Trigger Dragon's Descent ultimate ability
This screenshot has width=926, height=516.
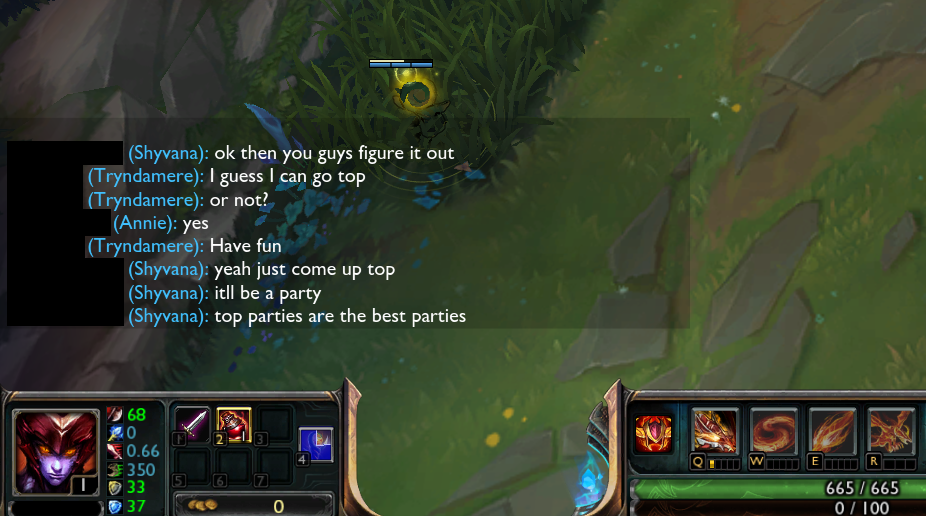[x=890, y=431]
